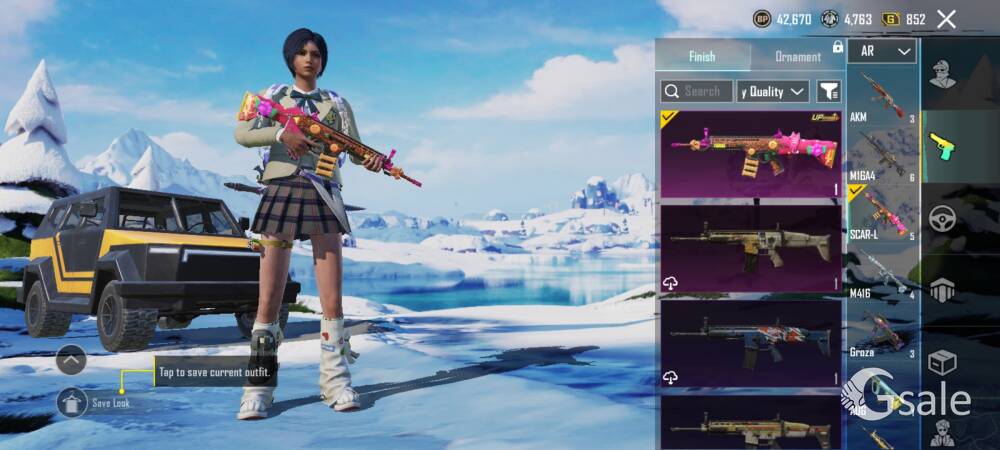Open the Quality sort dropdown

coord(772,91)
